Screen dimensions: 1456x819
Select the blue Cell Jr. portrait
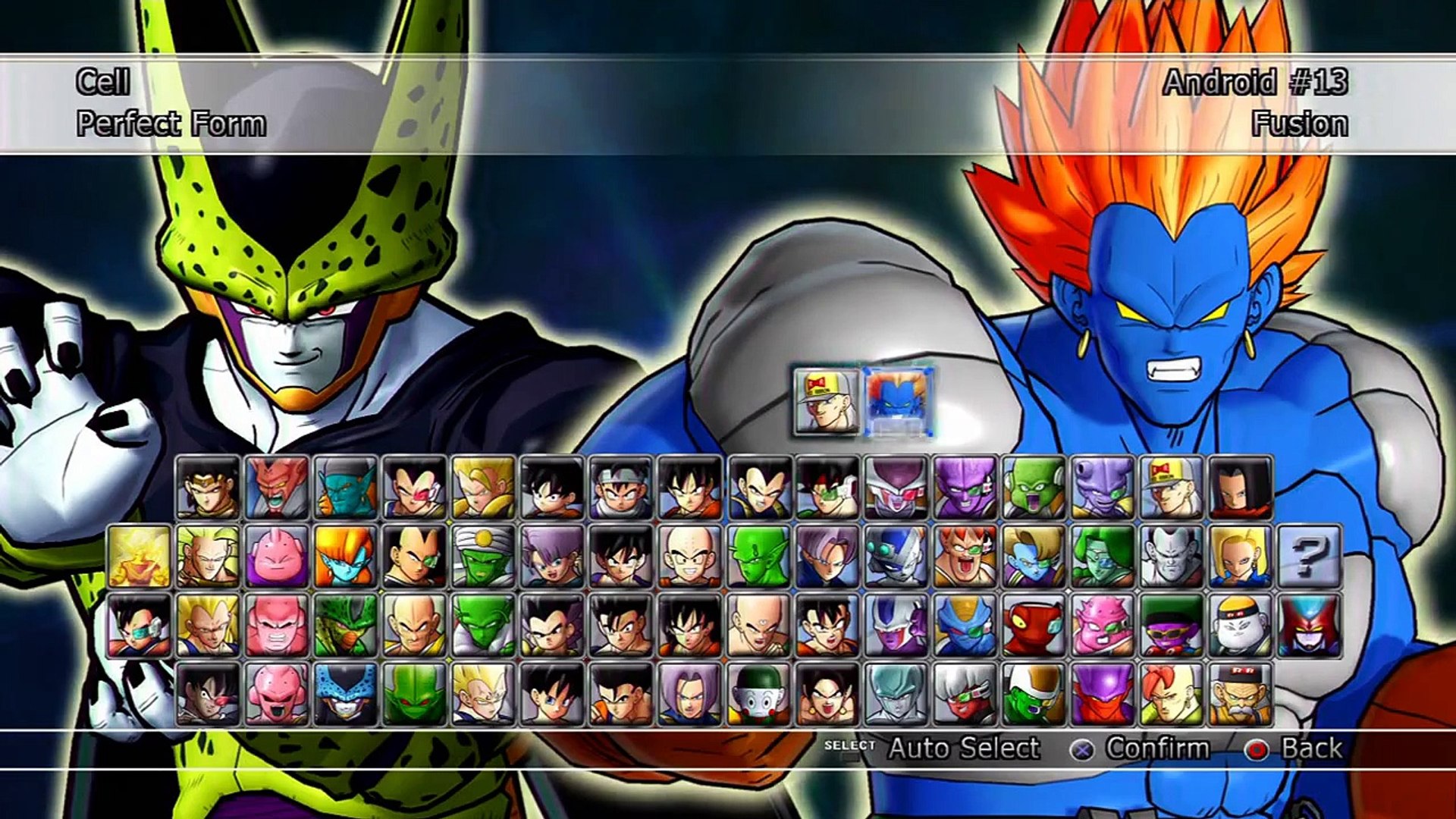tap(345, 694)
